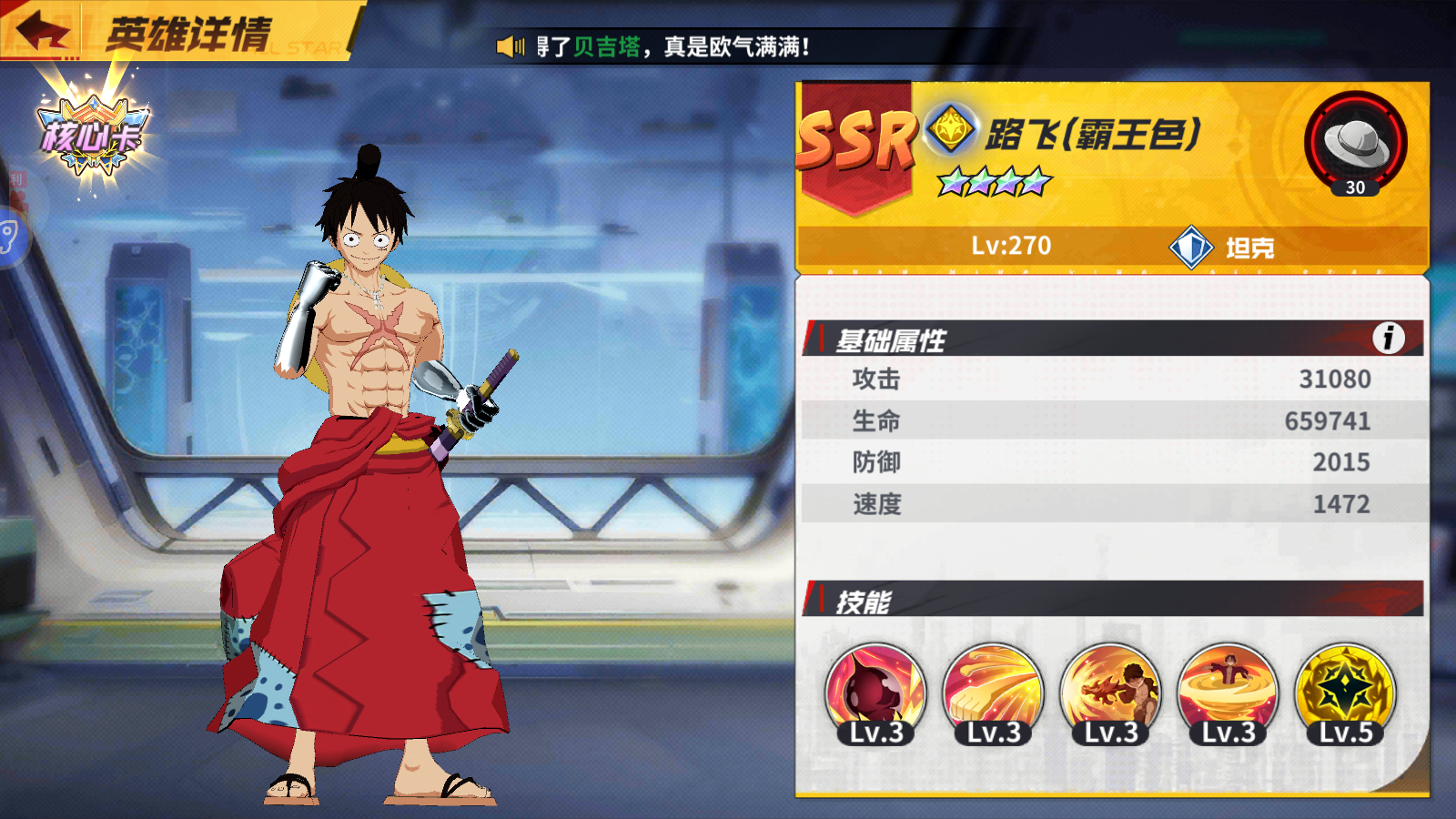
Task: Open the golden Lv.5 ultimate skill icon
Action: click(1350, 693)
